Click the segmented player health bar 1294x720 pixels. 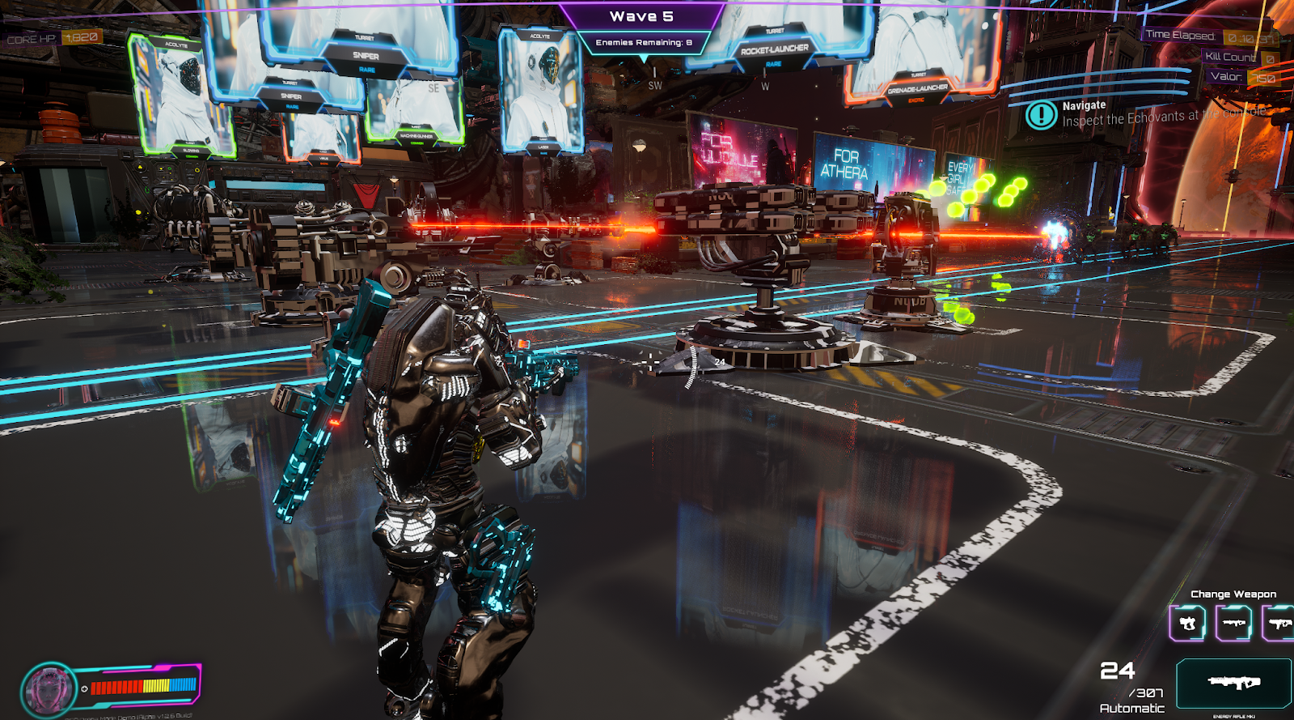pyautogui.click(x=143, y=687)
